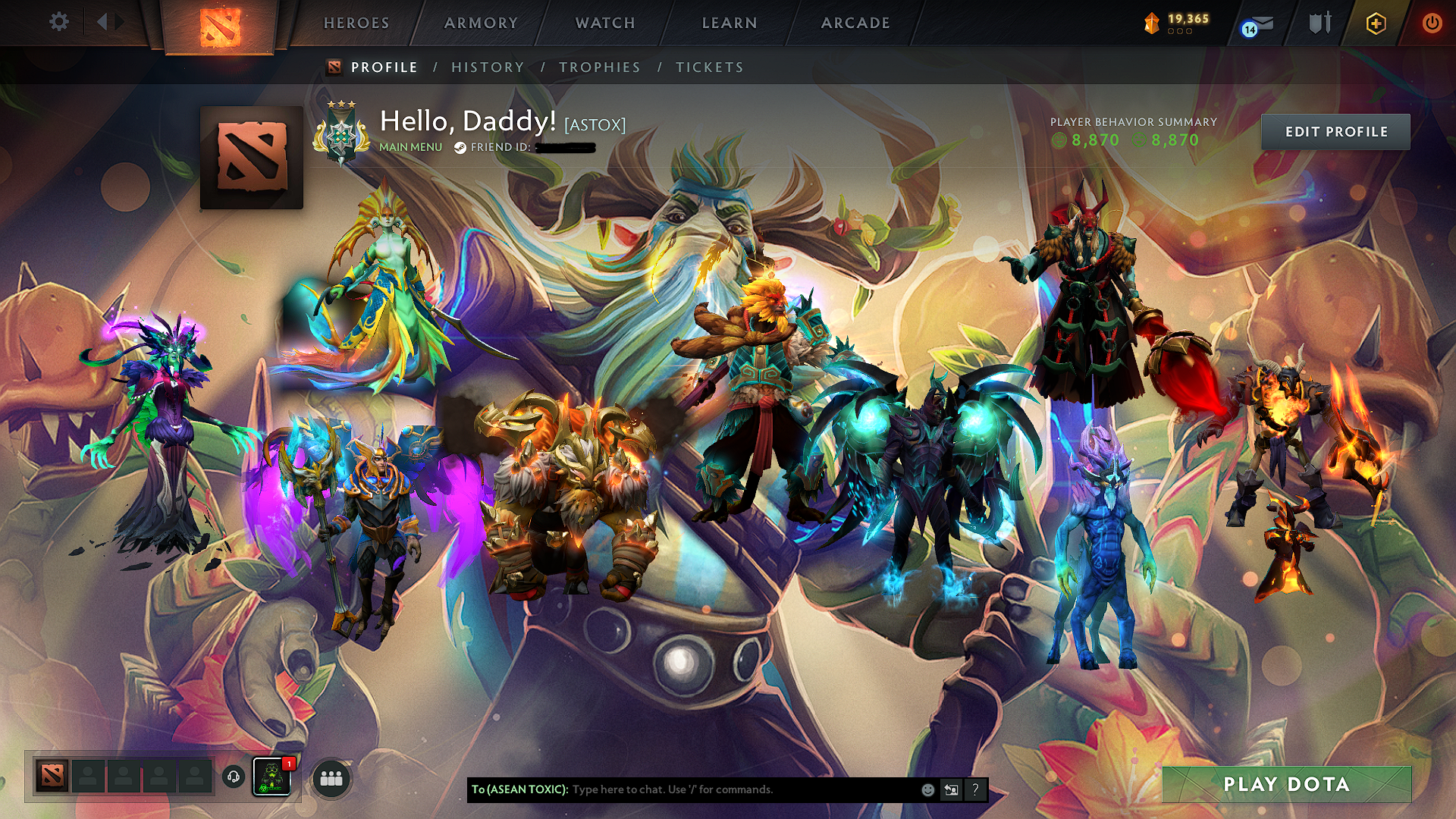Click the shield and sword Armory icon

(x=1319, y=23)
